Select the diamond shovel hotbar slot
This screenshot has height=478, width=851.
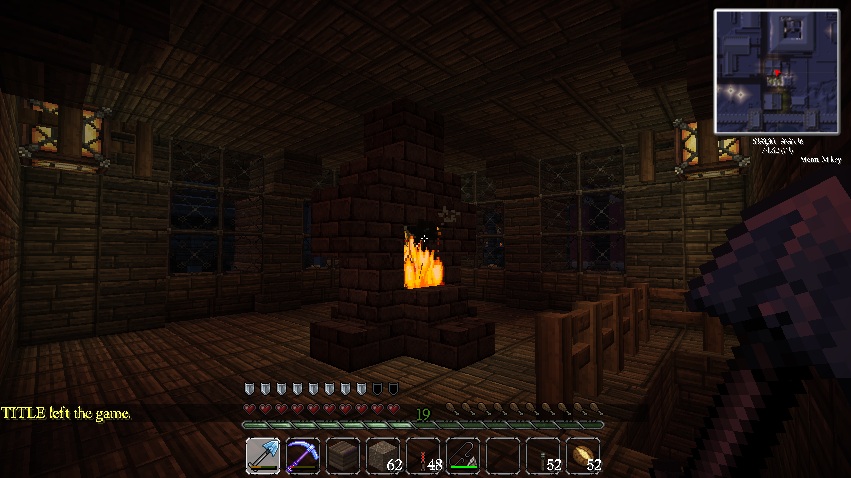tap(263, 455)
